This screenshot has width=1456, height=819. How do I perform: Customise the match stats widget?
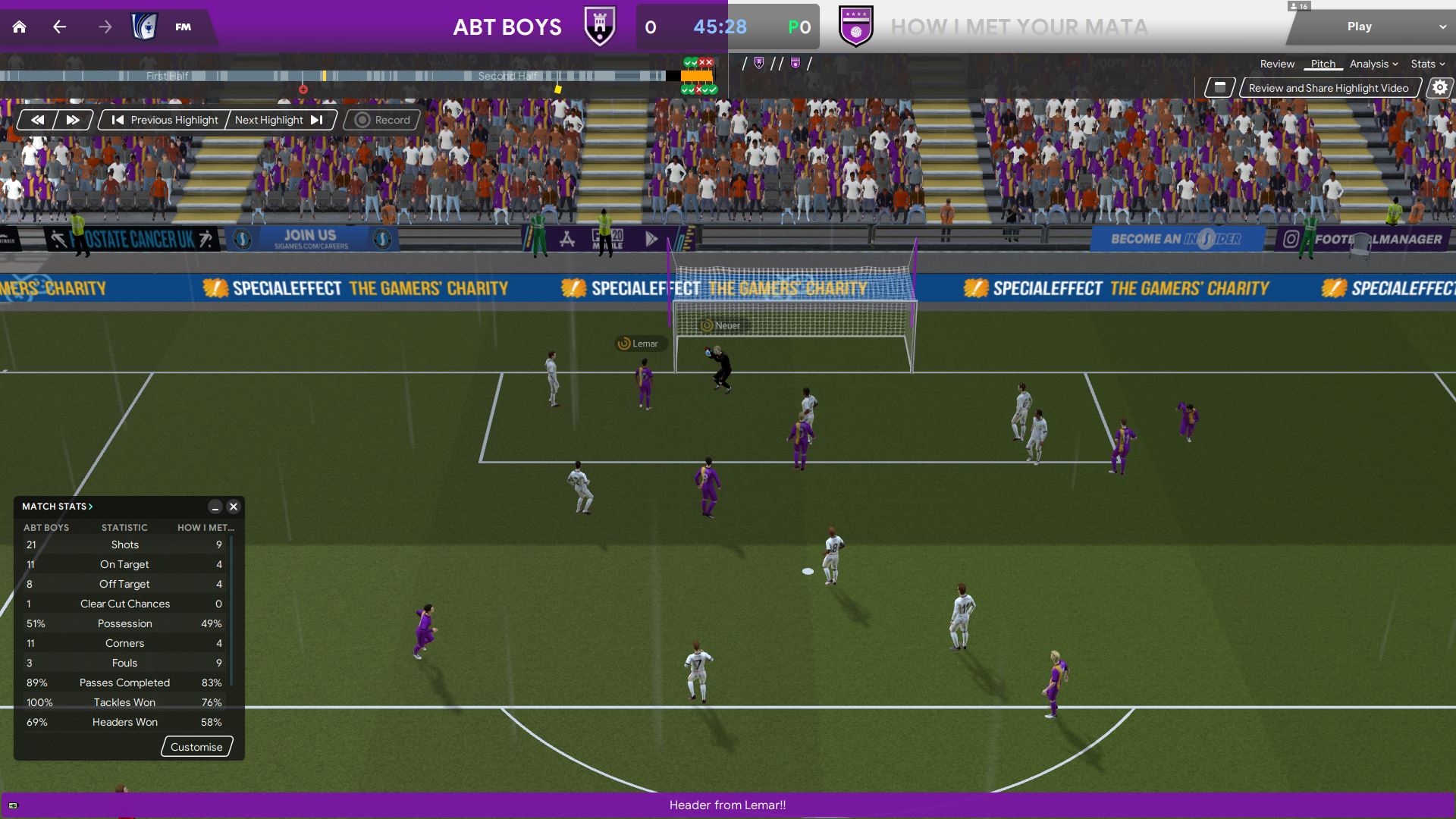click(x=196, y=747)
